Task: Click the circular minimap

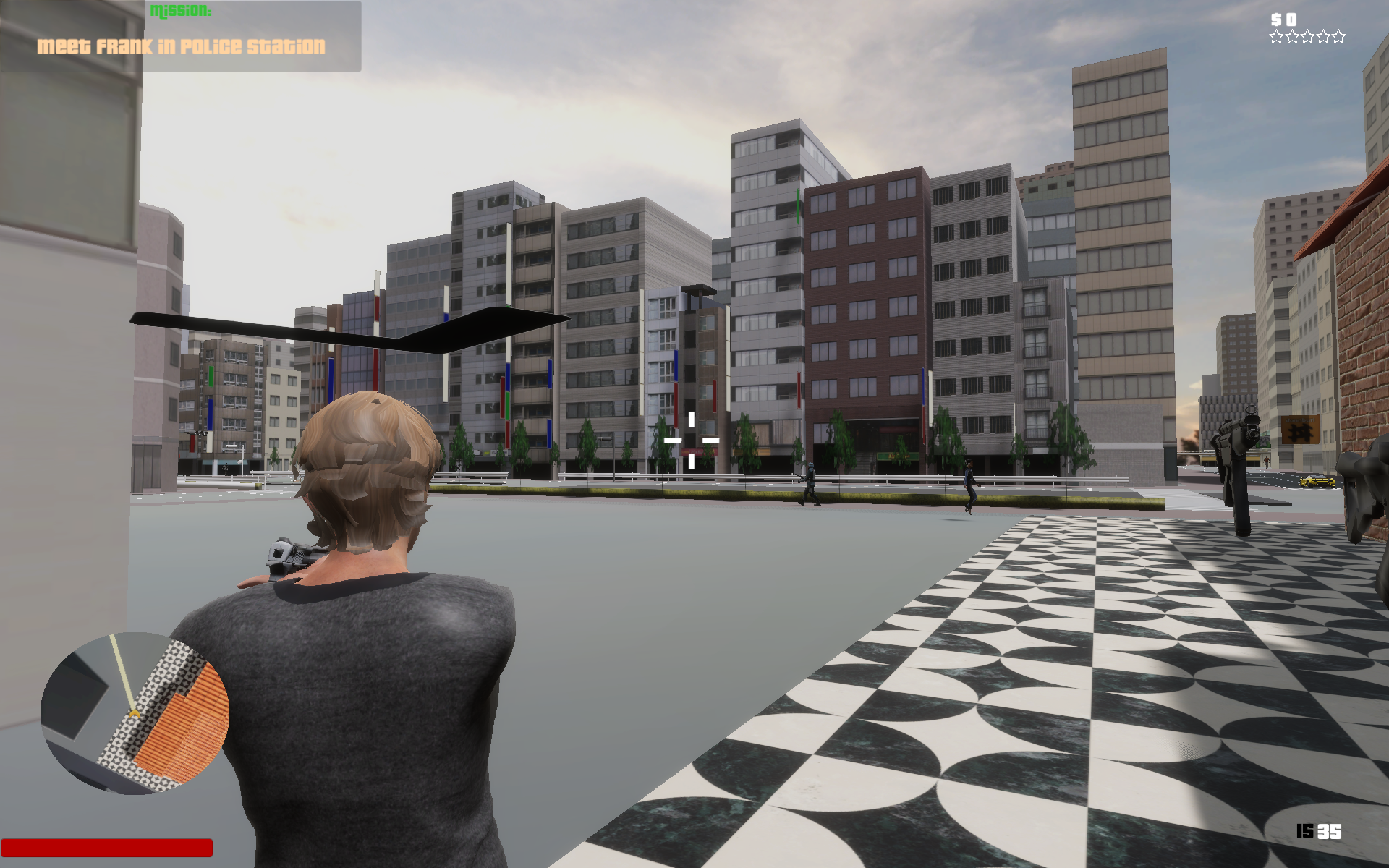Action: coord(135,712)
